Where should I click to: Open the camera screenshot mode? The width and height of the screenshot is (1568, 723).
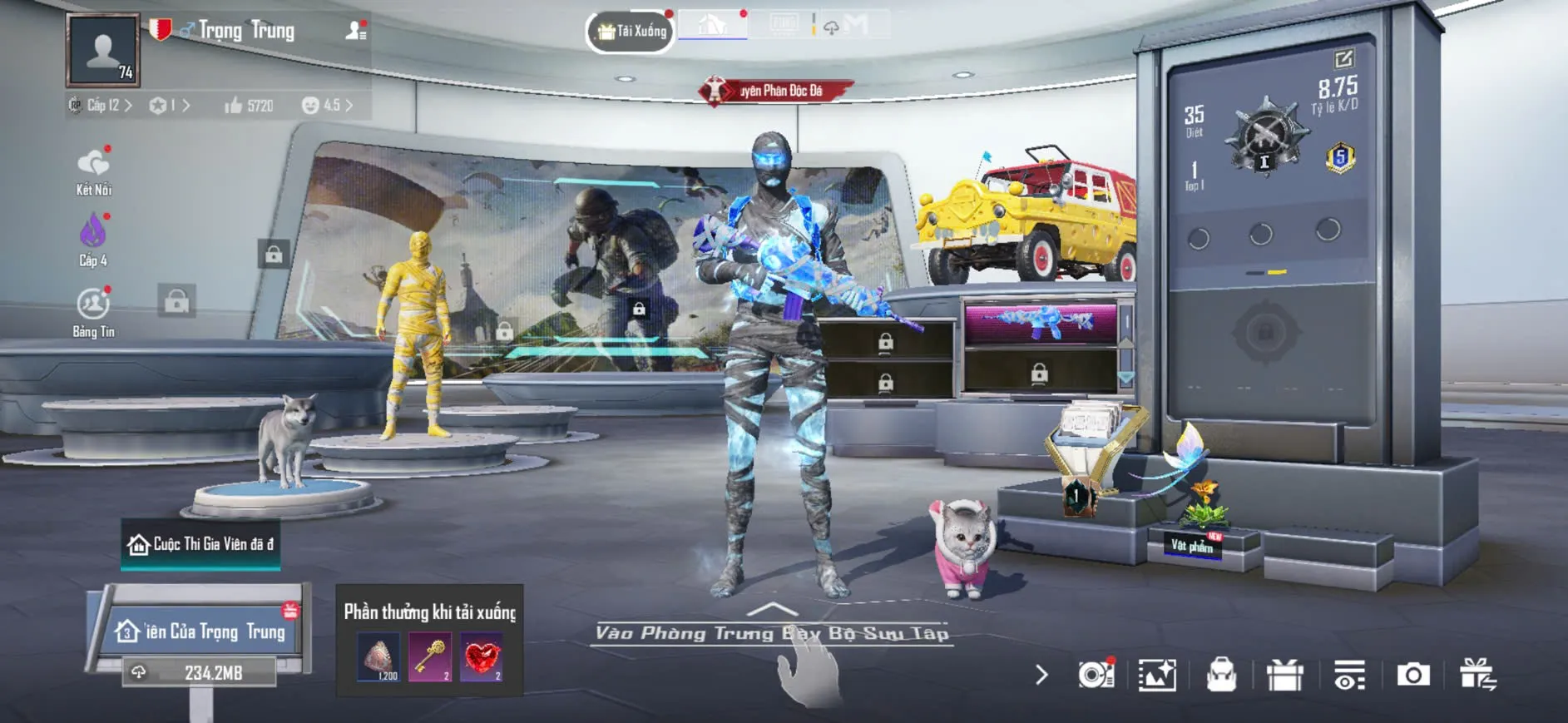tap(1412, 675)
